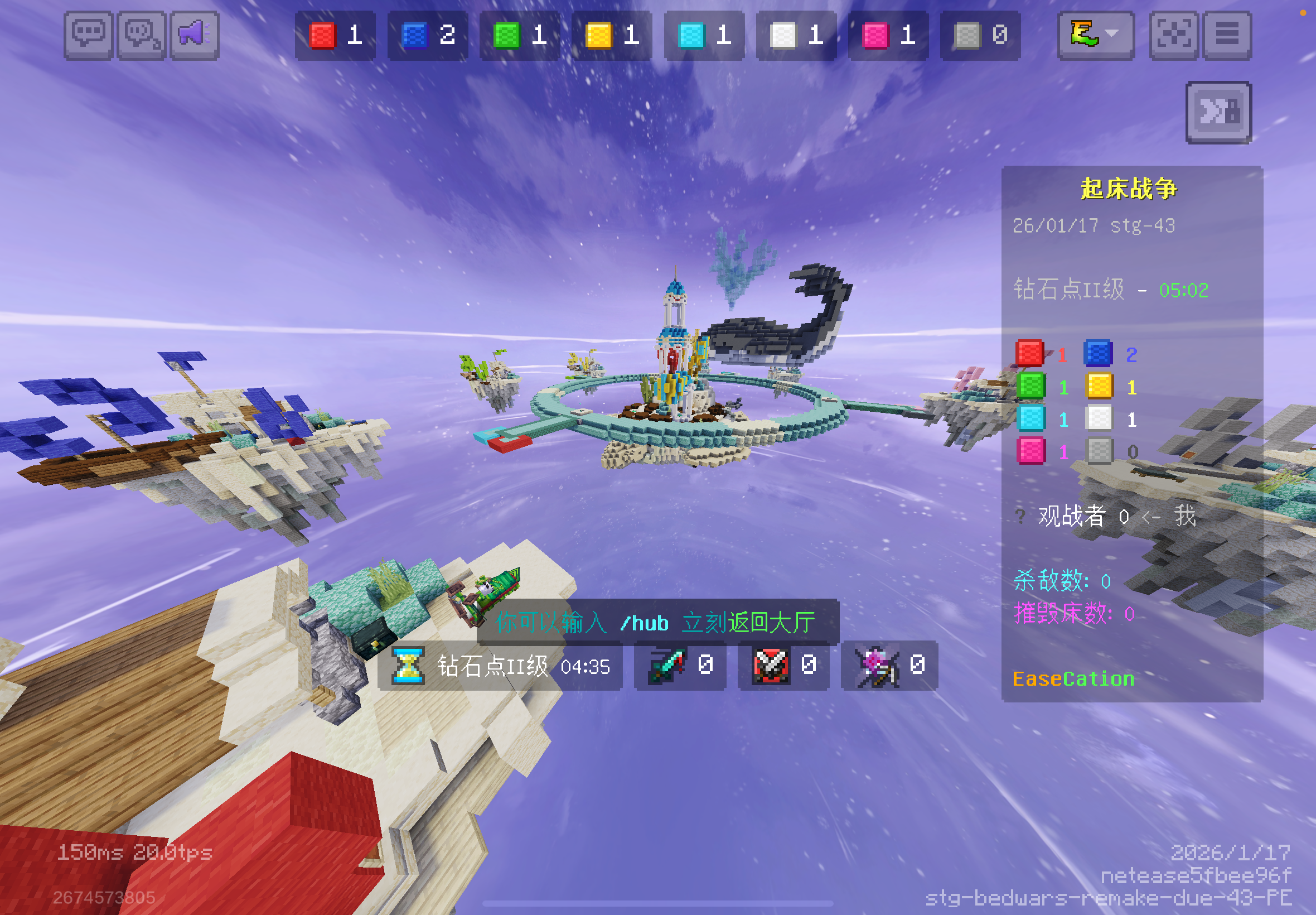This screenshot has width=1316, height=915.
Task: Open the chat bubble button
Action: tap(88, 35)
